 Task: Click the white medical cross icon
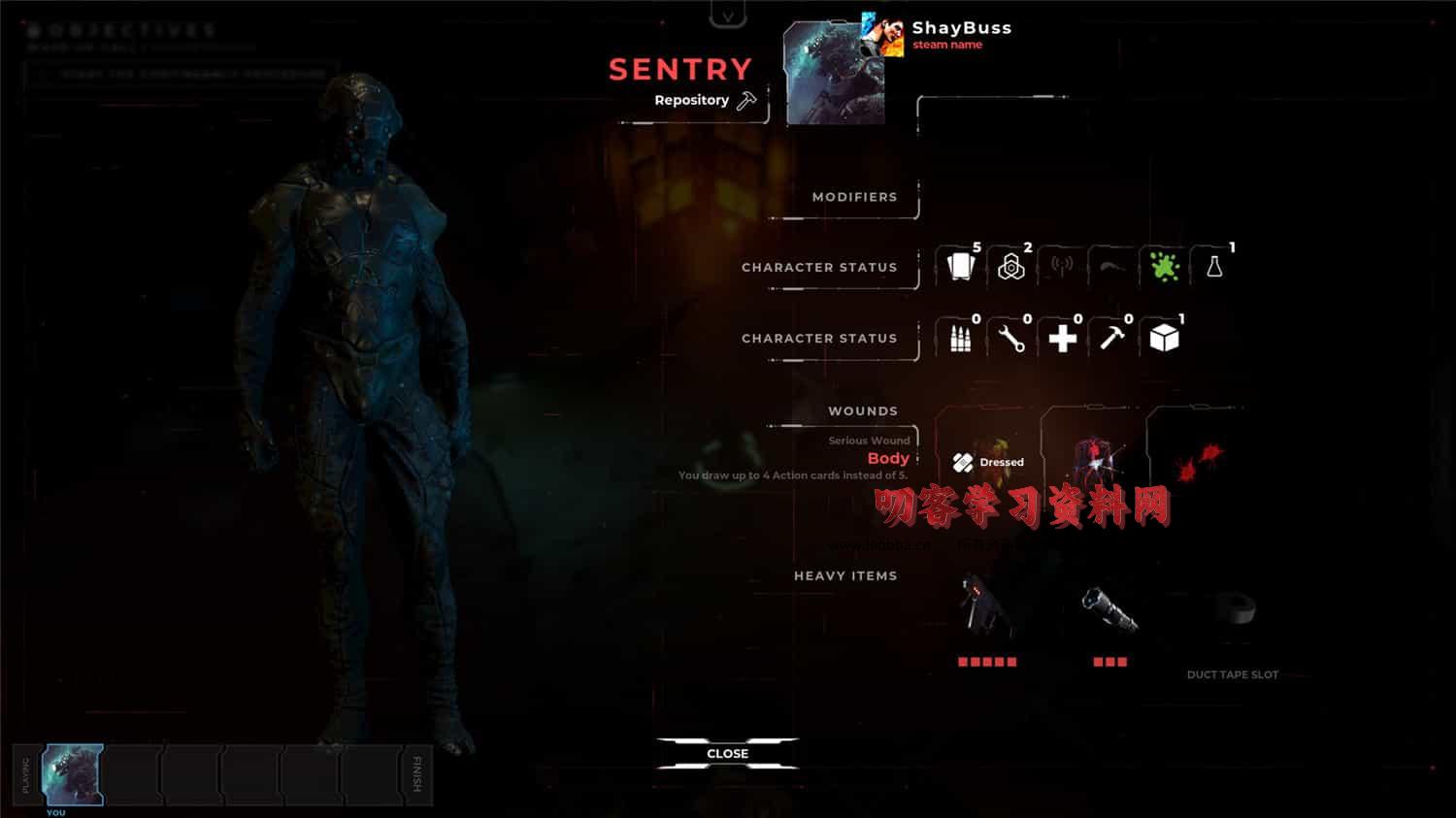pyautogui.click(x=1063, y=338)
